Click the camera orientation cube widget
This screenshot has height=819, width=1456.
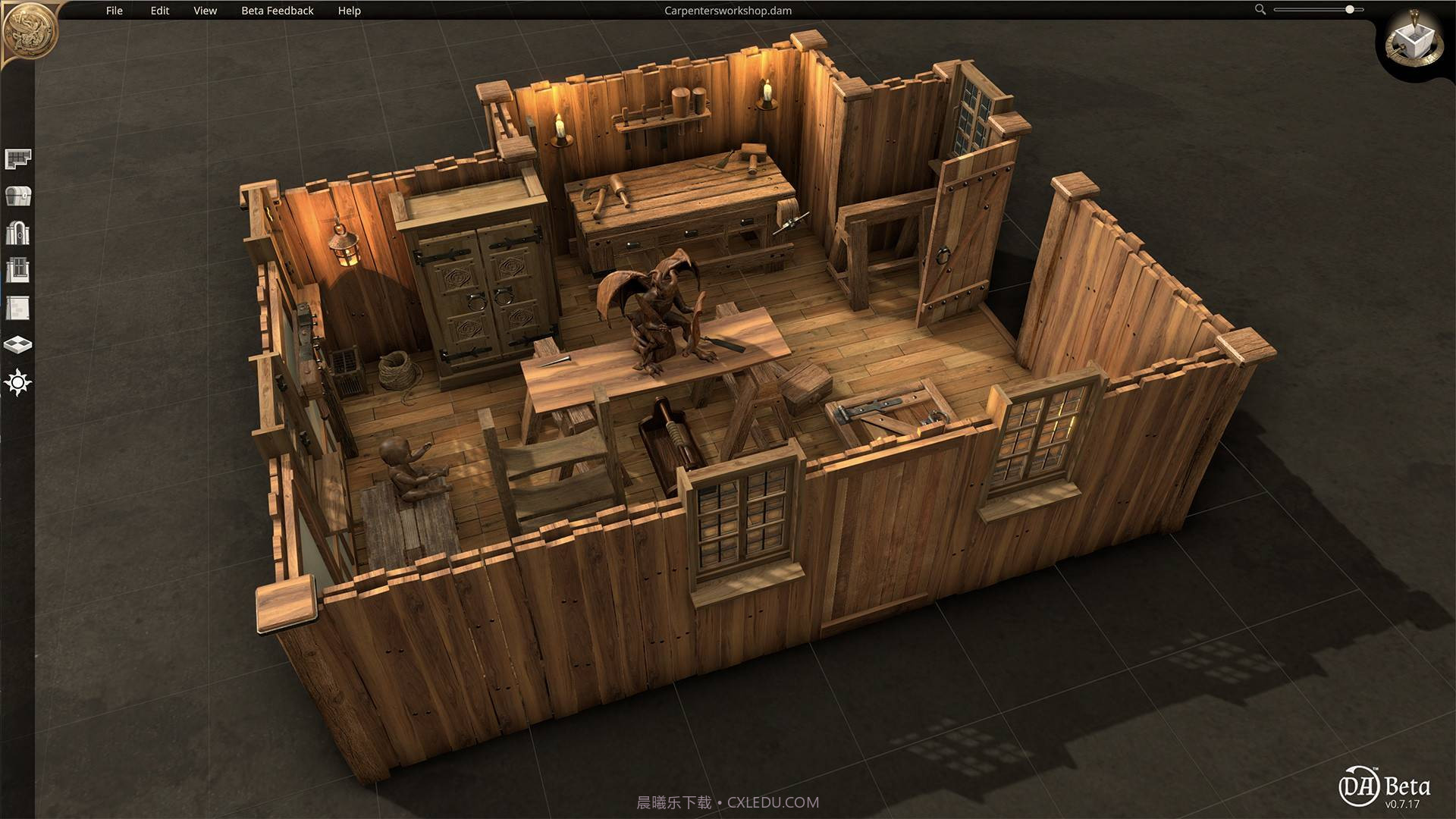1412,42
